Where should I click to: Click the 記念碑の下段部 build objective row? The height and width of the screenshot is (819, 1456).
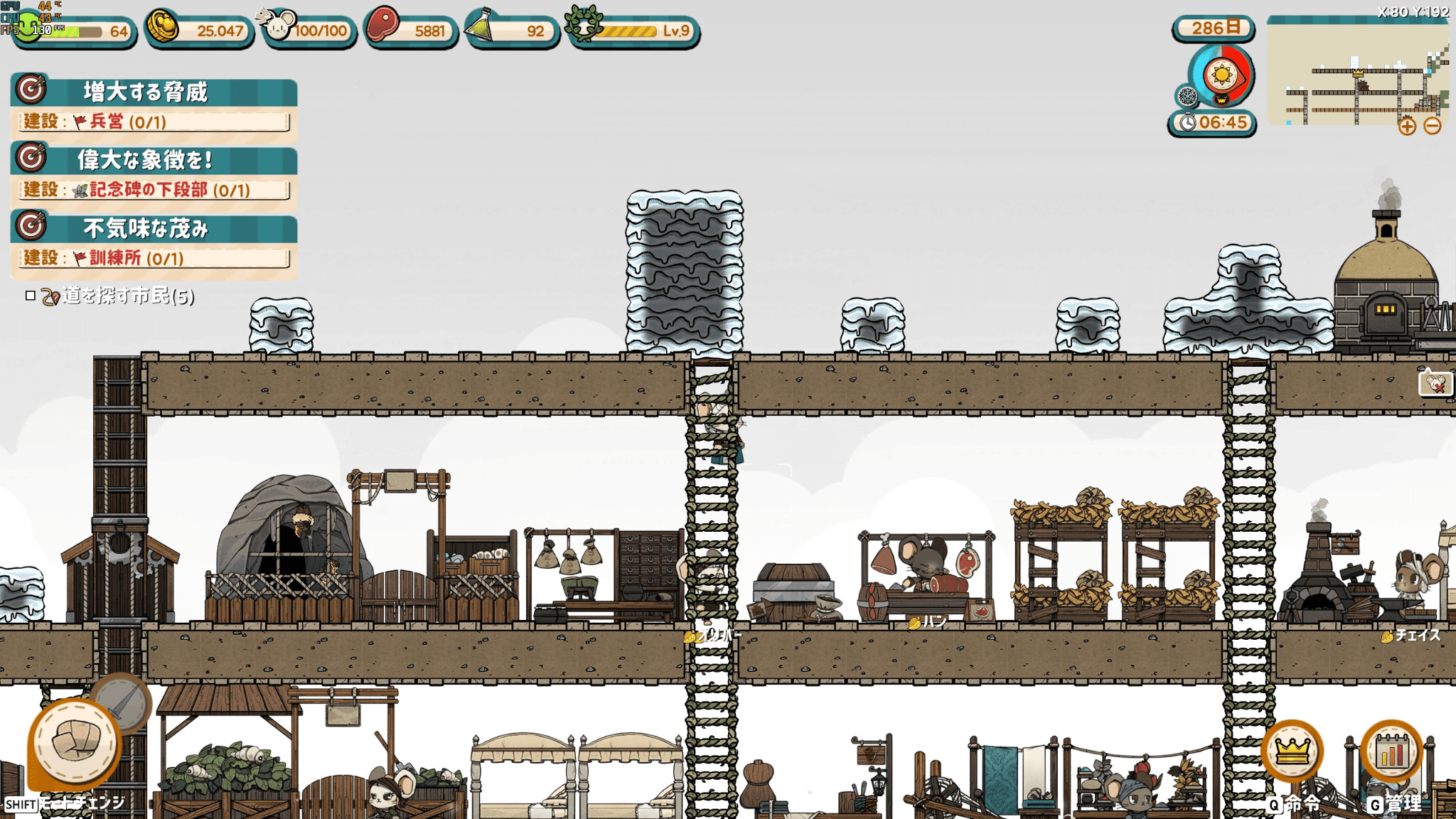coord(154,190)
